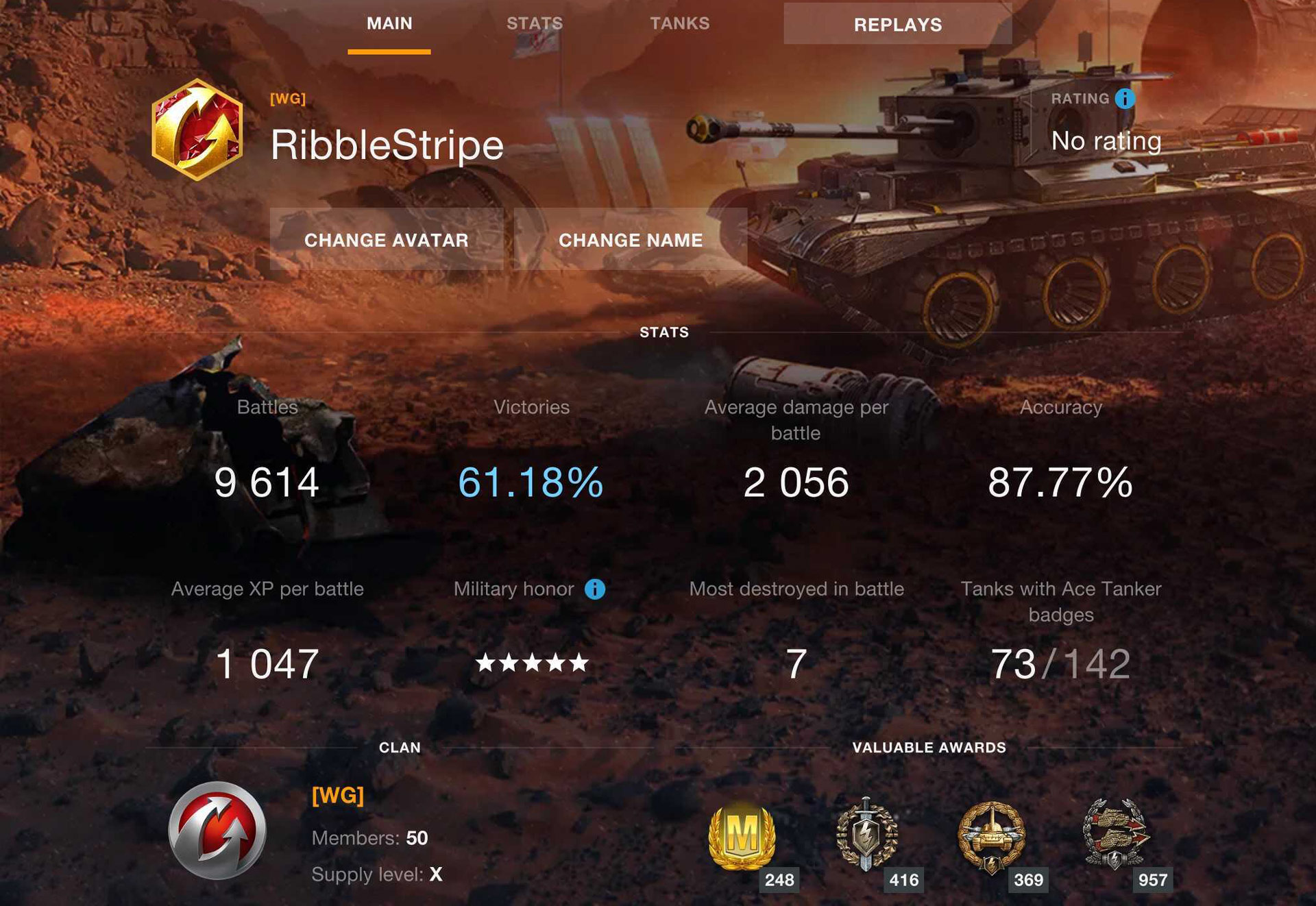
Task: Open the Rating info tooltip icon
Action: tap(1124, 98)
